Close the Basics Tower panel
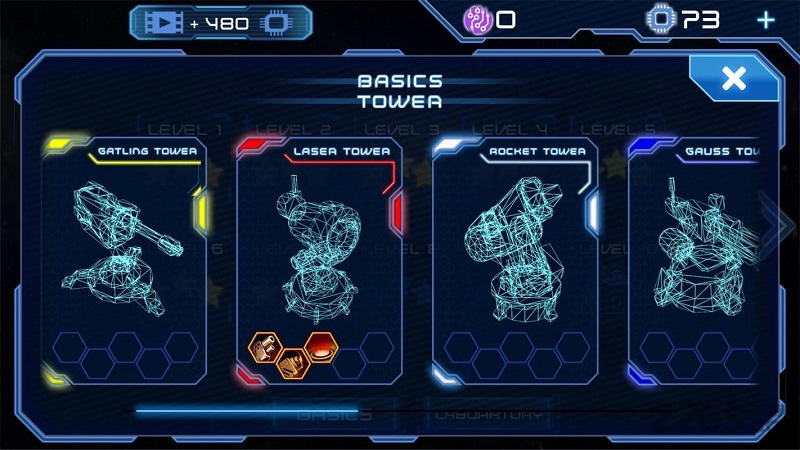Screen dimensions: 800x450 tap(734, 79)
